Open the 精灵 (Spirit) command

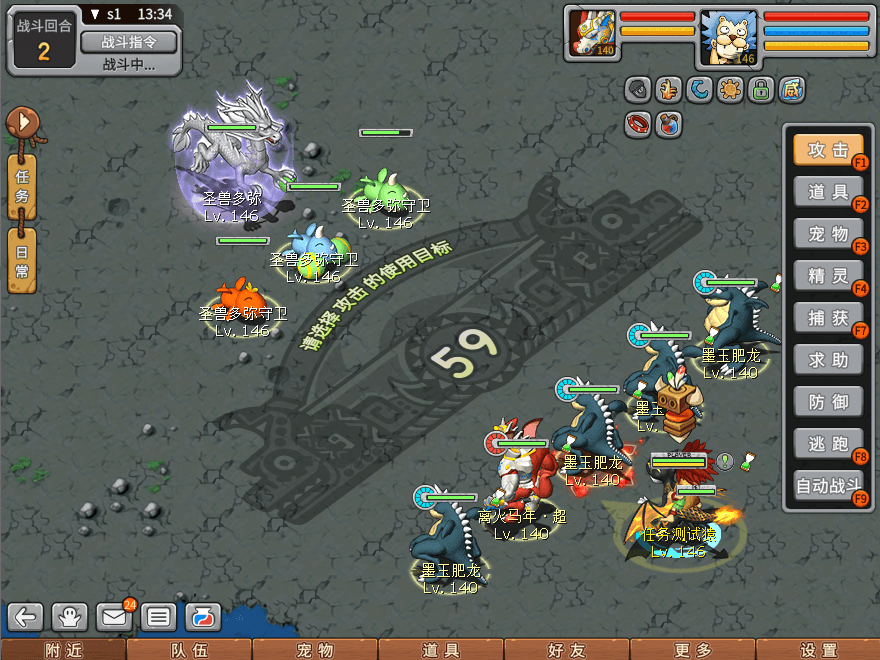tap(828, 275)
